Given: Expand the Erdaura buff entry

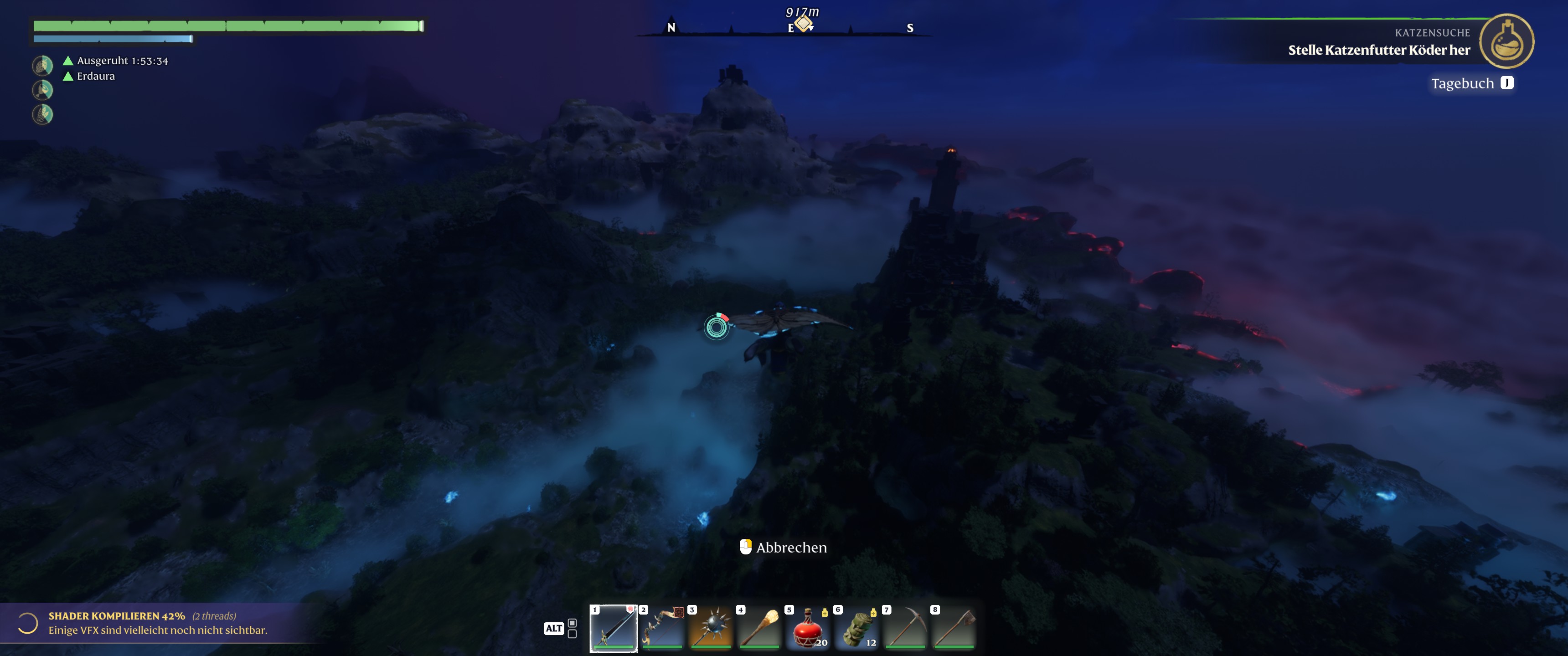Looking at the screenshot, I should pyautogui.click(x=95, y=77).
